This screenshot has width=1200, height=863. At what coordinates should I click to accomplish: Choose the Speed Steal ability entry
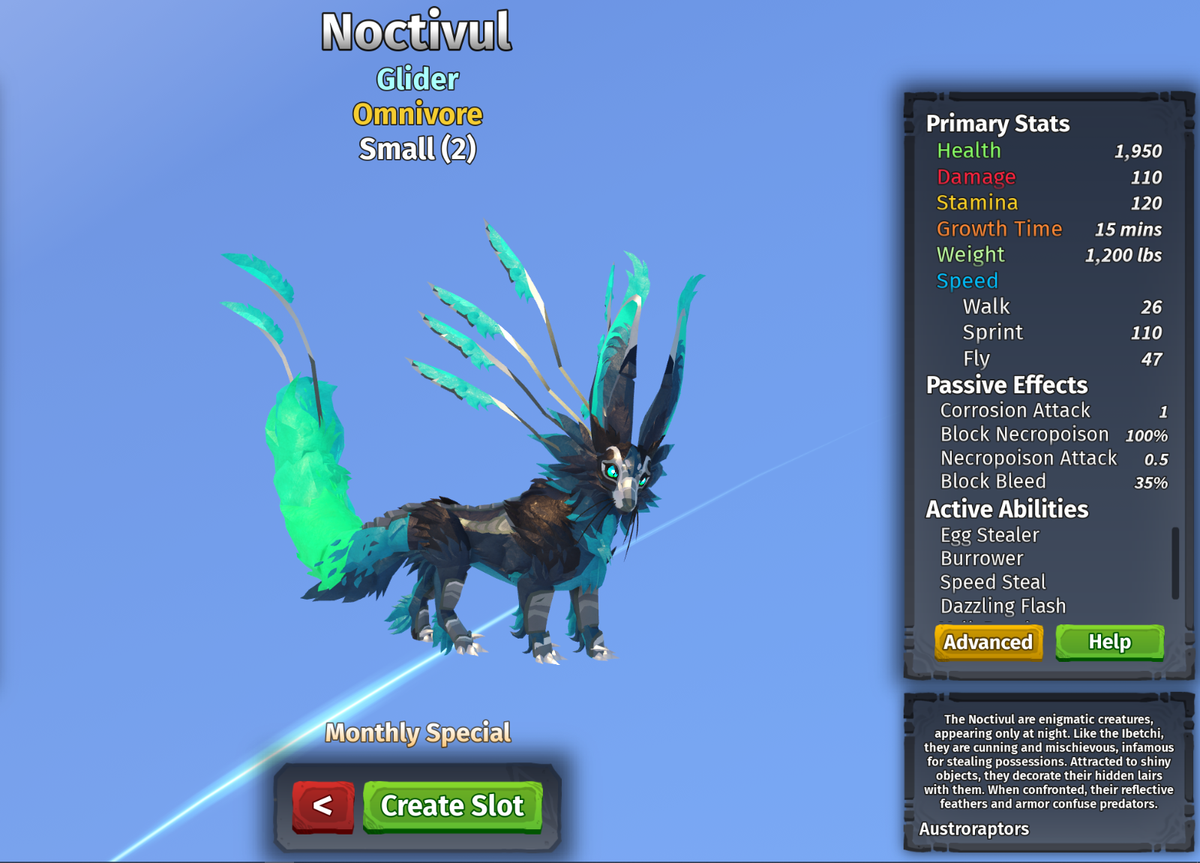pyautogui.click(x=993, y=582)
